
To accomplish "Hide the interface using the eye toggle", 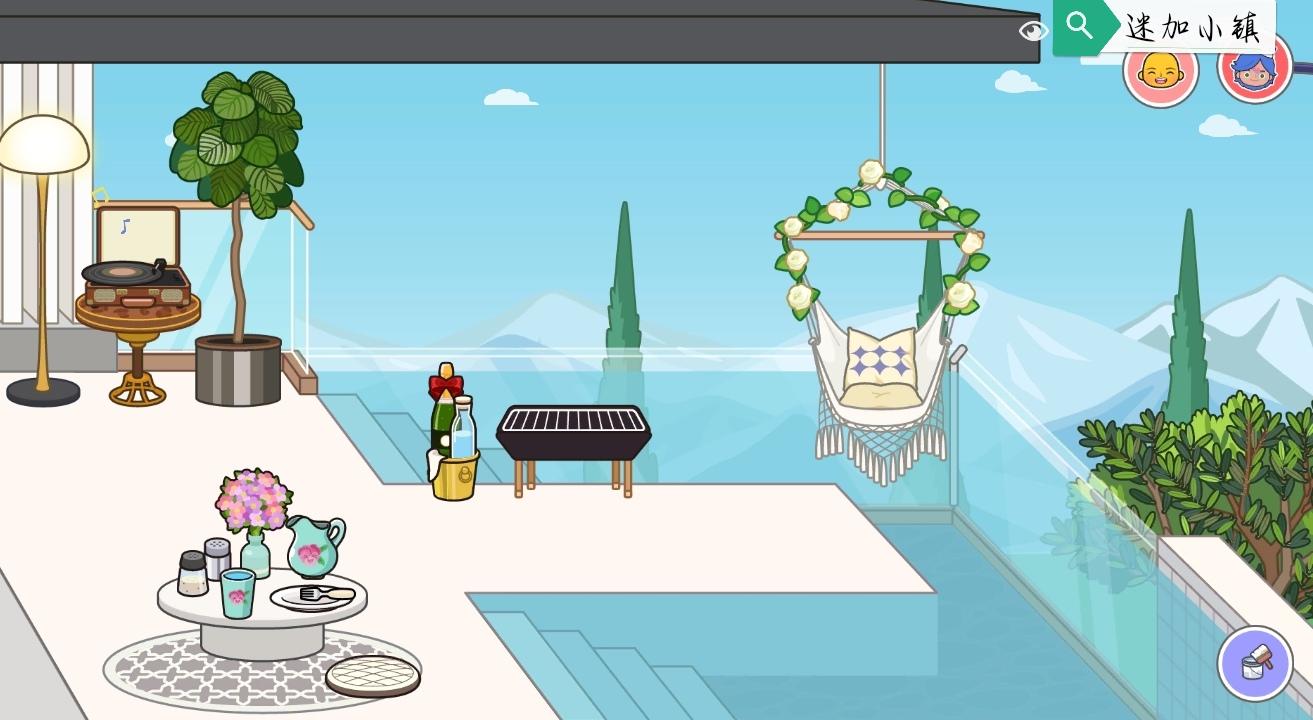I will (x=1032, y=31).
